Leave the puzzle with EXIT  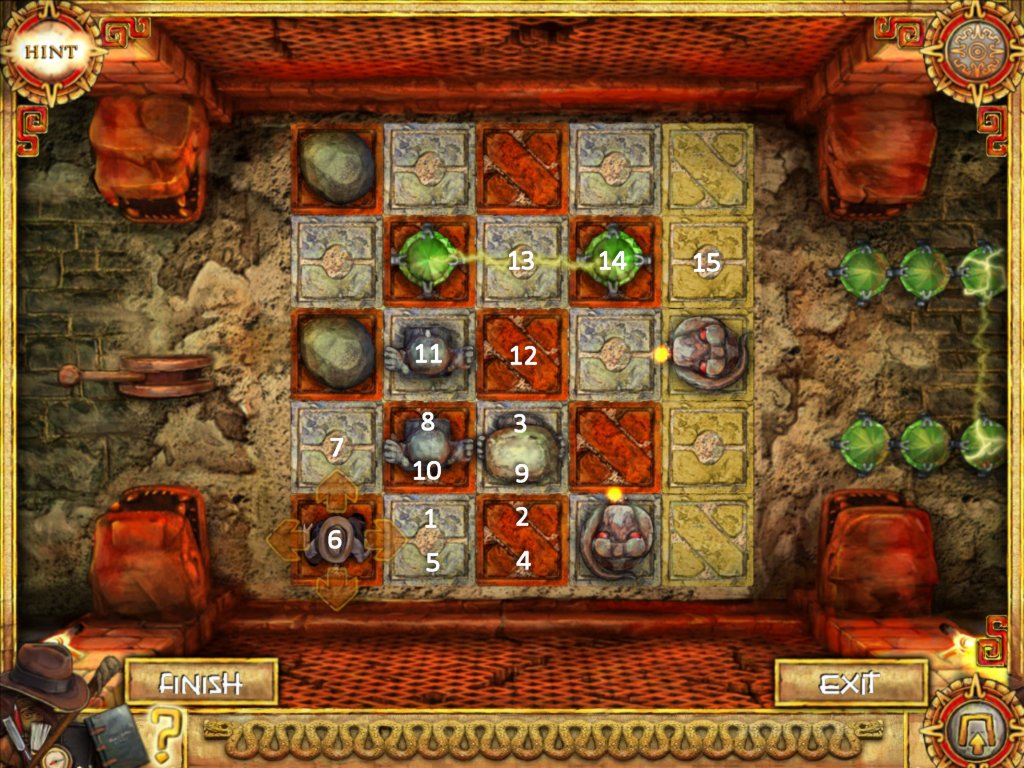pyautogui.click(x=847, y=684)
